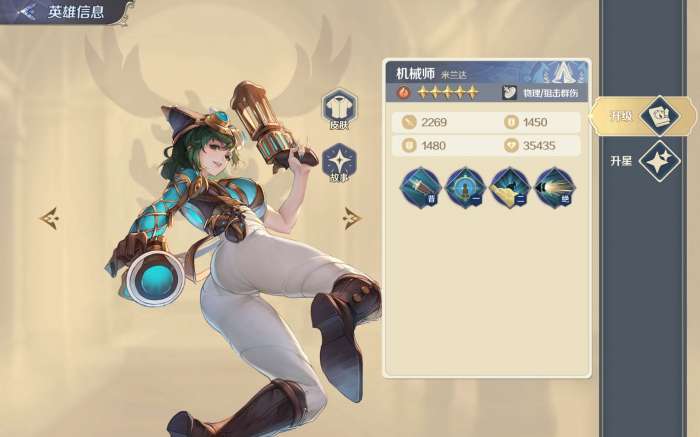Show the previous hero with left arrow
This screenshot has height=437, width=700.
click(x=49, y=216)
